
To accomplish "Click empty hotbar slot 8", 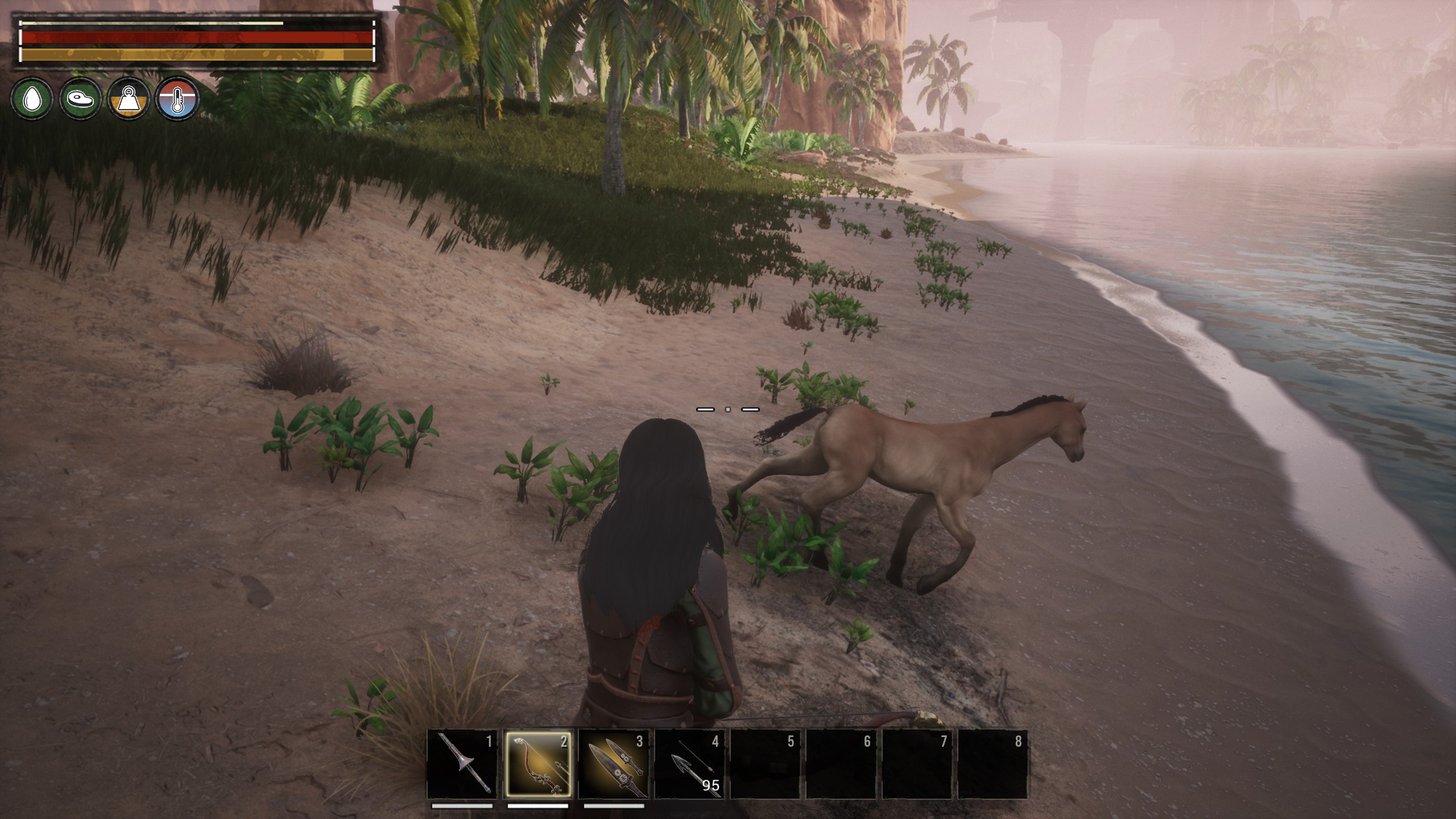I will coord(993,764).
